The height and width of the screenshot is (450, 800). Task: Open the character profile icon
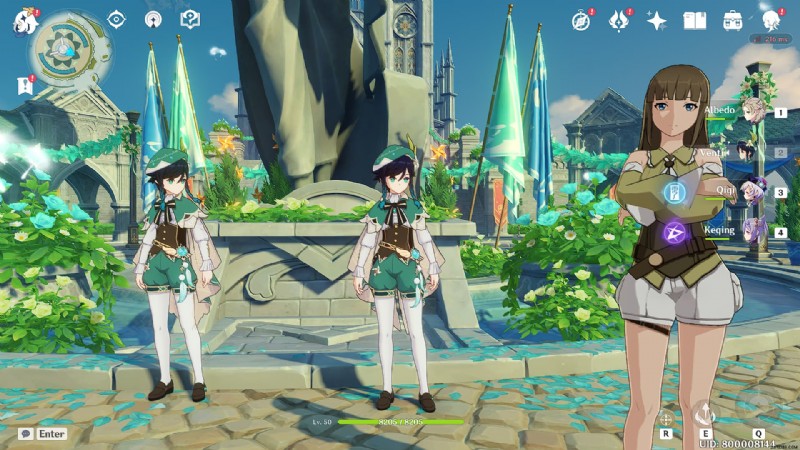(770, 20)
